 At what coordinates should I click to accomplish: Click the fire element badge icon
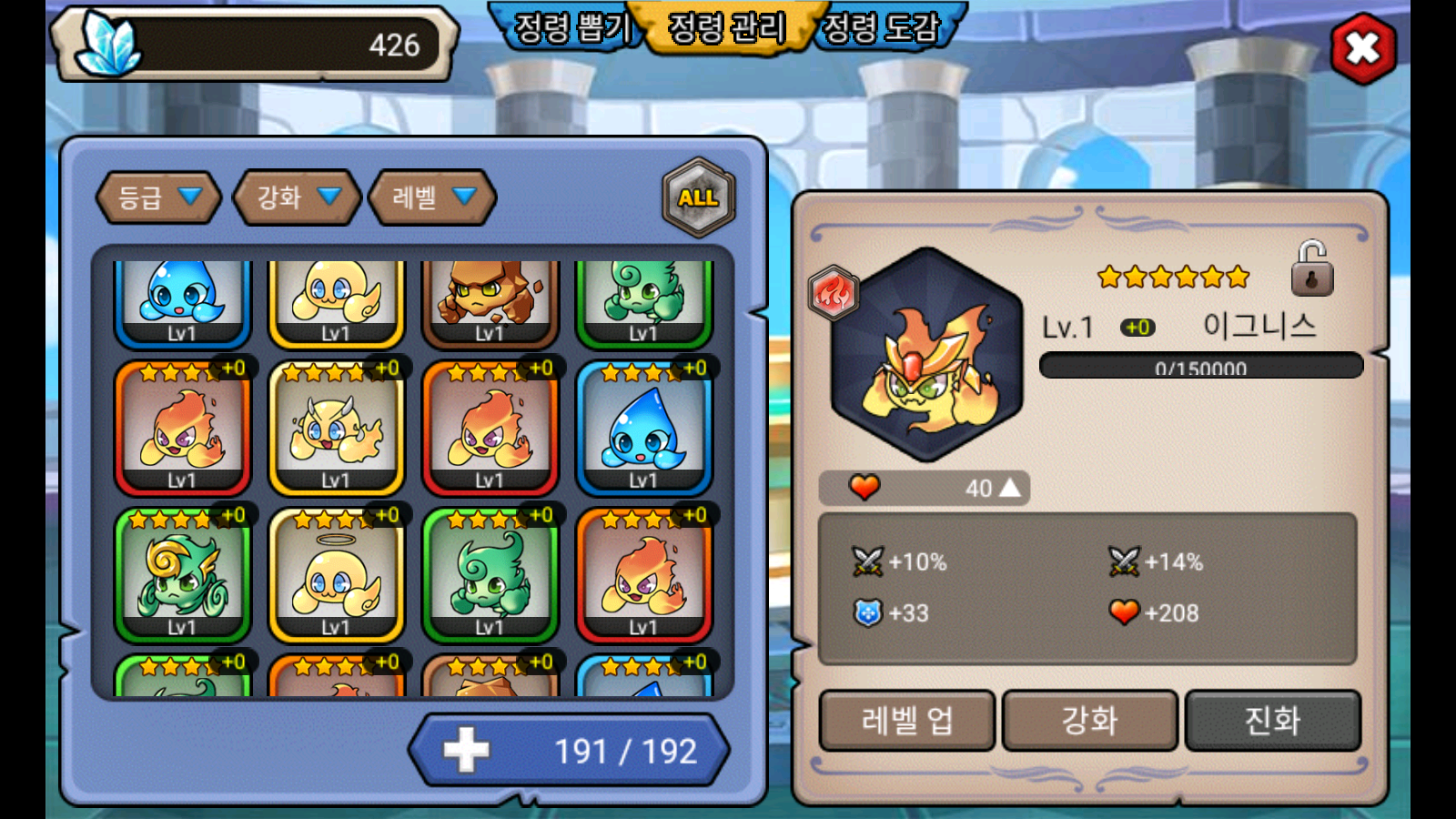coord(833,293)
